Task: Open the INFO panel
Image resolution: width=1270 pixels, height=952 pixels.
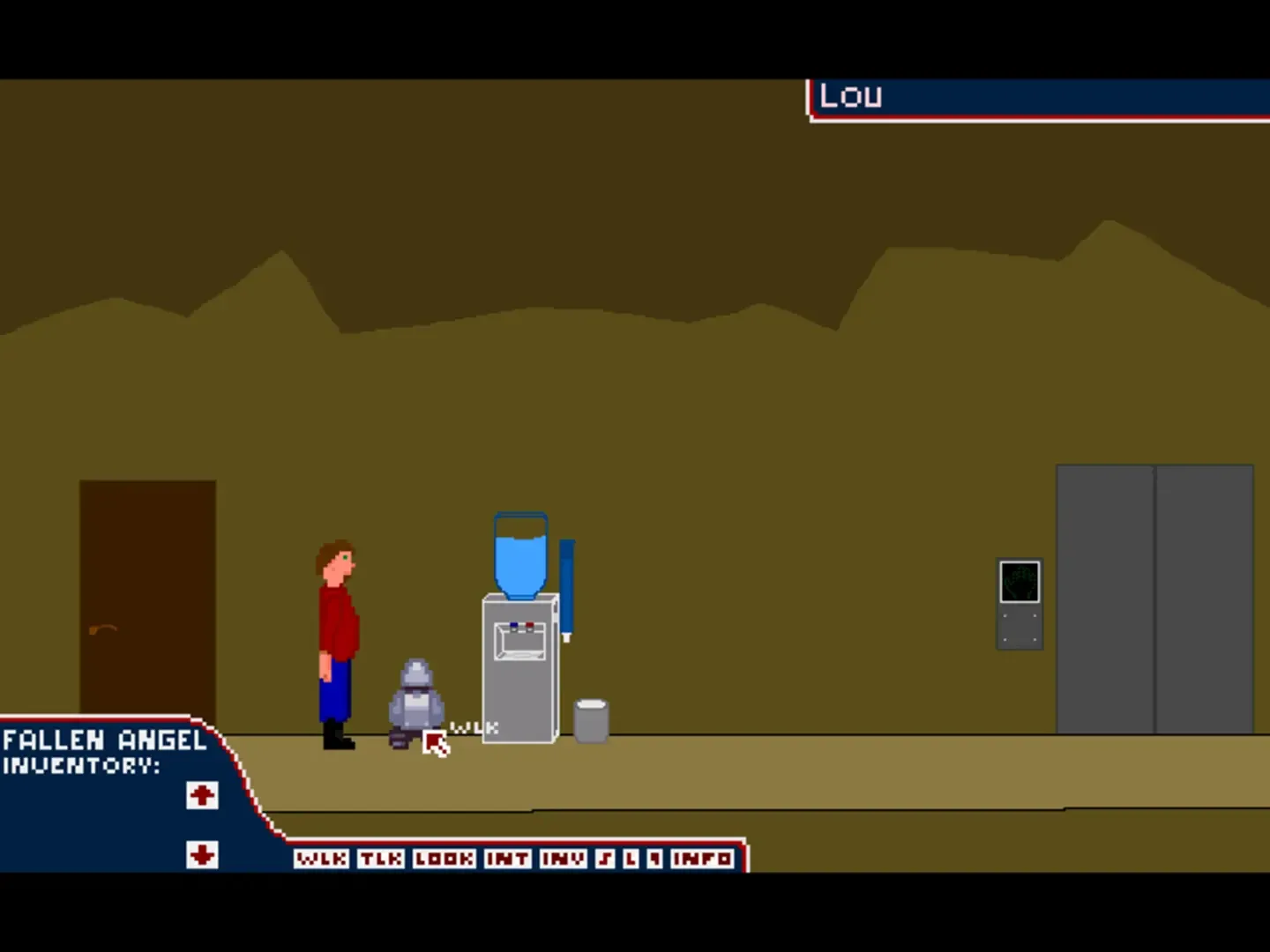Action: click(x=703, y=858)
